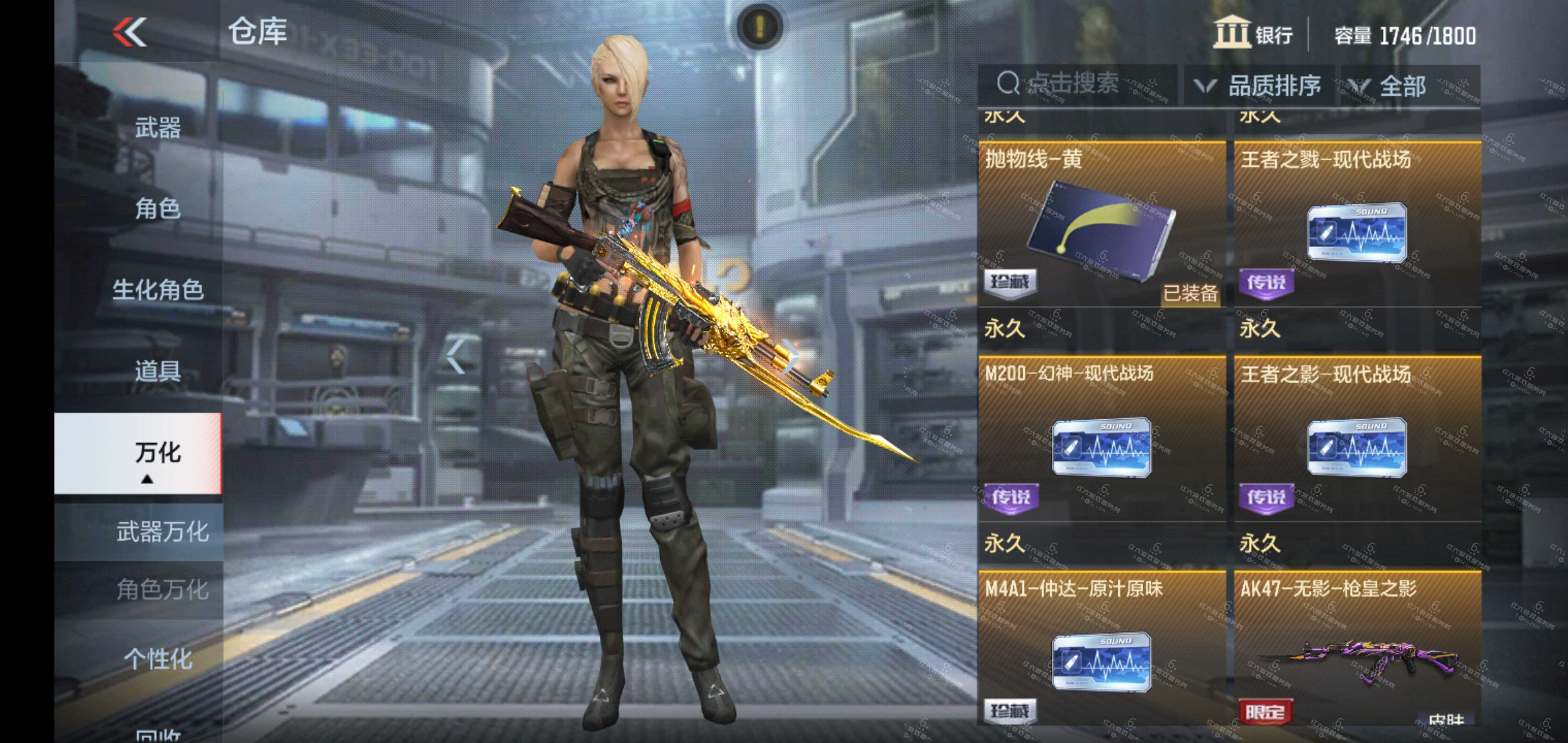Click the 点击搜索 search field
Image resolution: width=1568 pixels, height=743 pixels.
(x=1075, y=84)
